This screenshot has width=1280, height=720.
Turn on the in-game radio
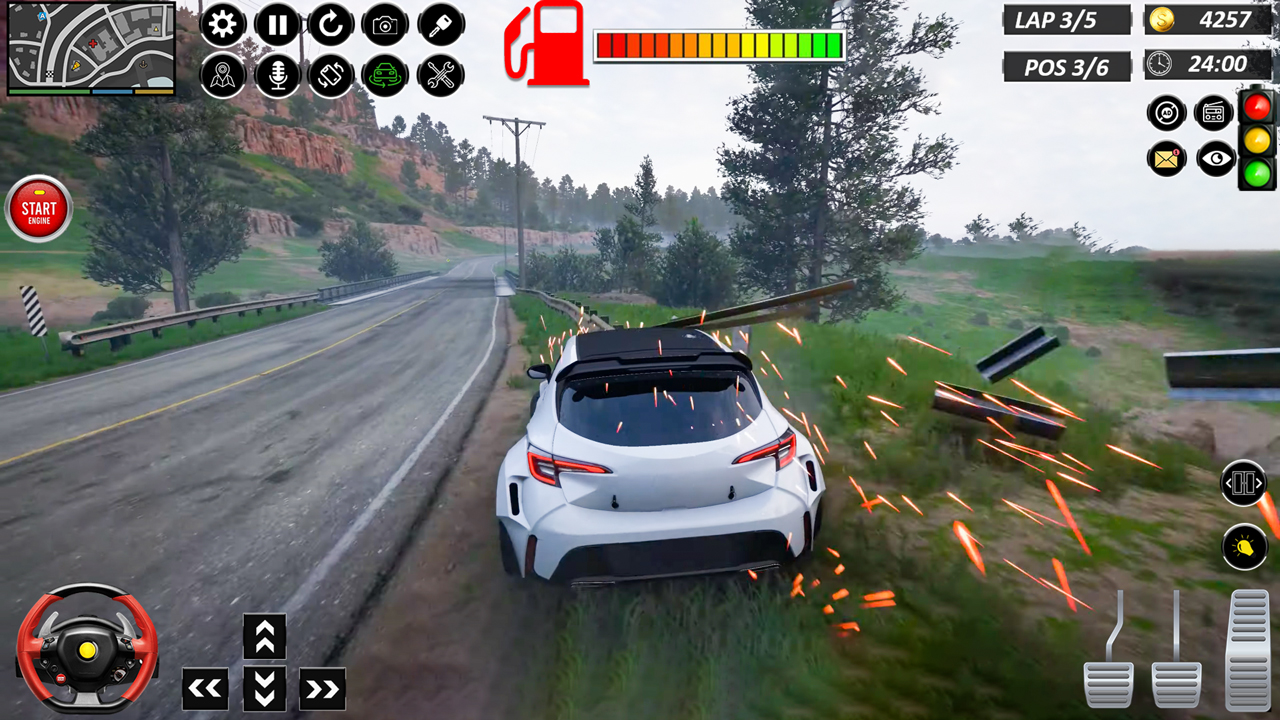[1214, 112]
